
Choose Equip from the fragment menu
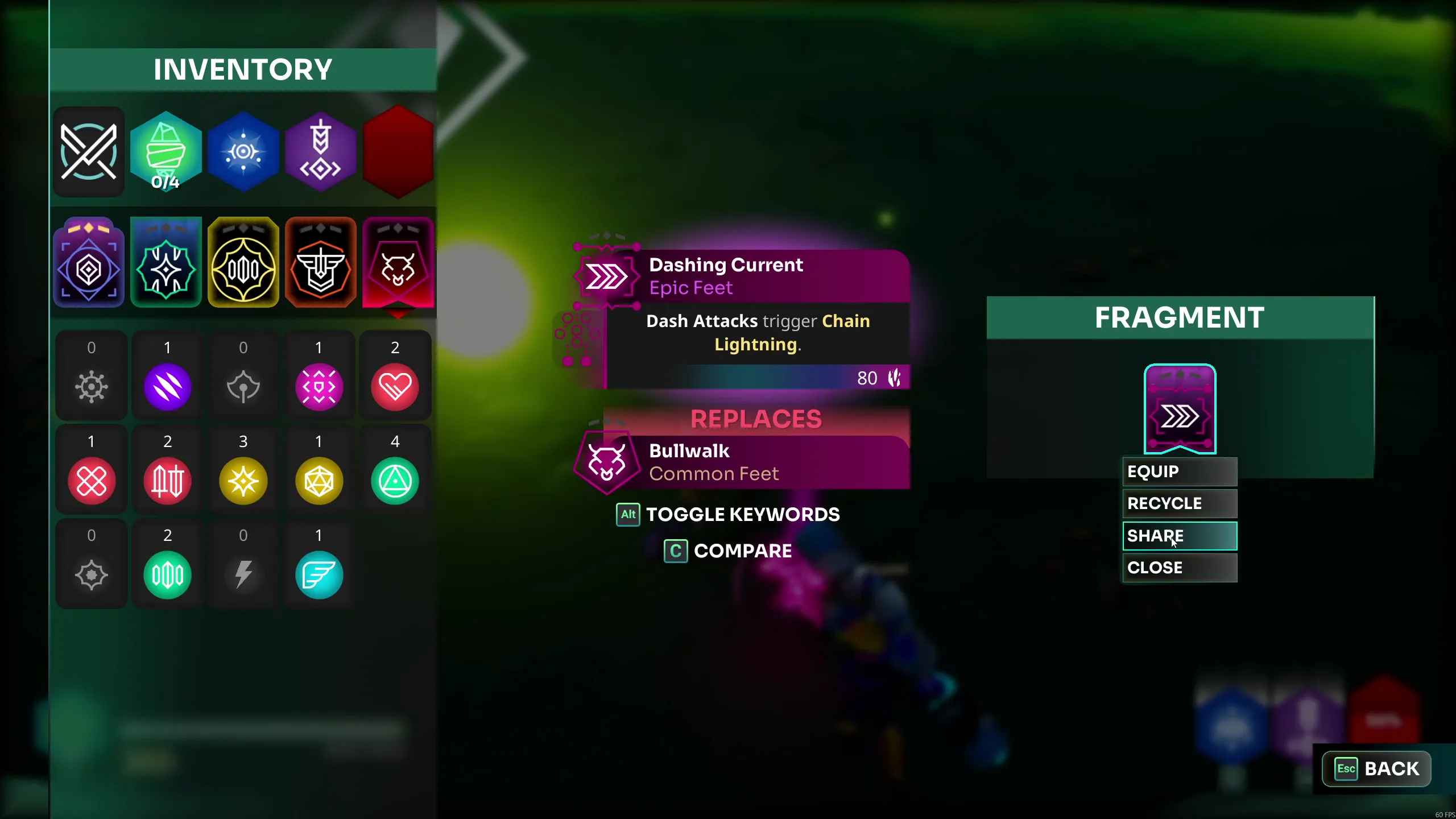point(1179,471)
